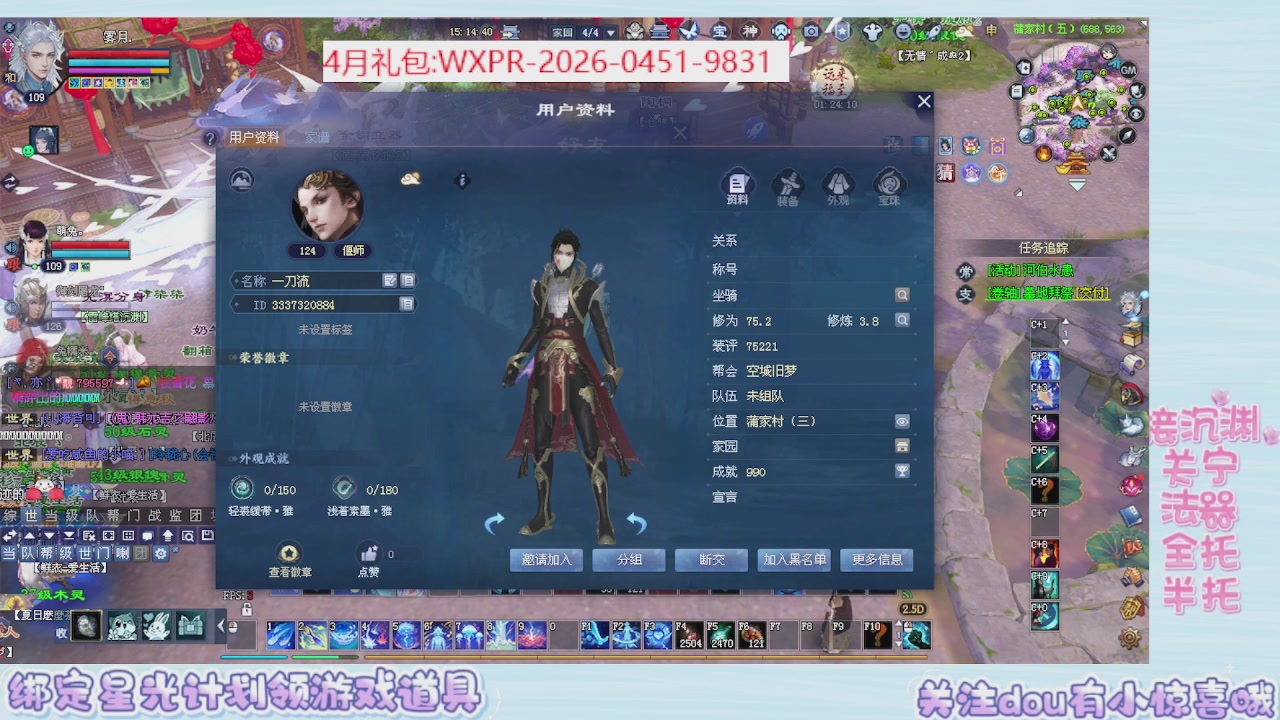Open the camera screenshot icon on top bar
The width and height of the screenshot is (1280, 720).
(x=810, y=31)
